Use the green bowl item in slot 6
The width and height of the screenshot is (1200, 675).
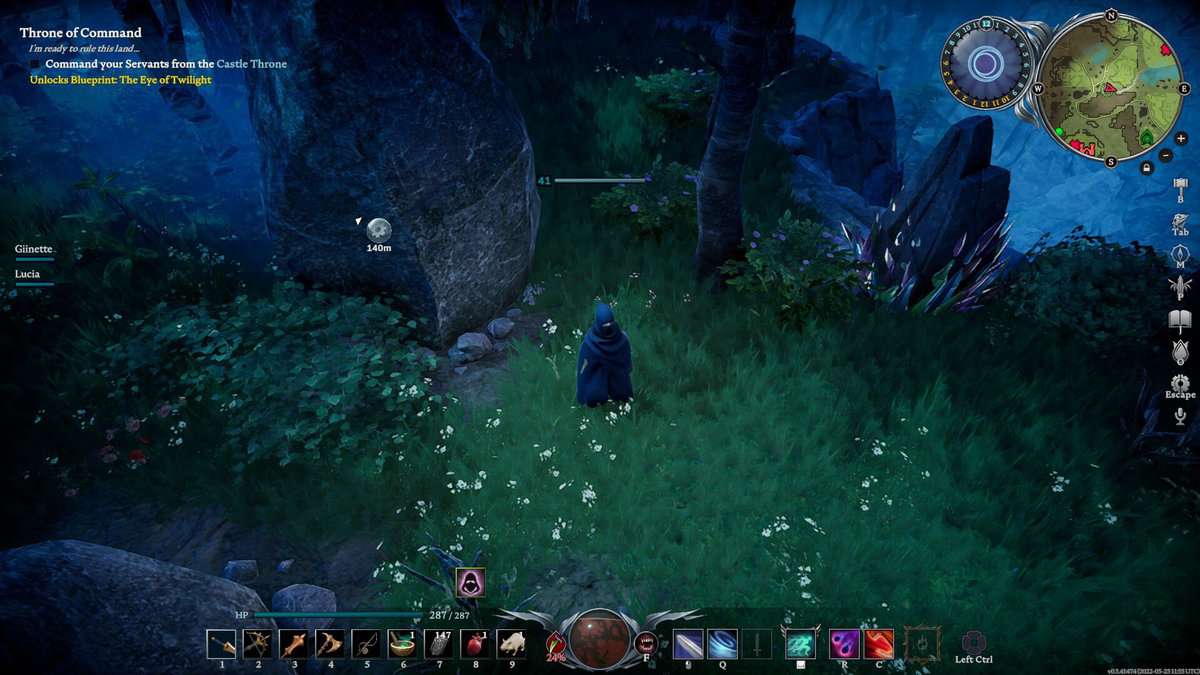click(x=402, y=644)
